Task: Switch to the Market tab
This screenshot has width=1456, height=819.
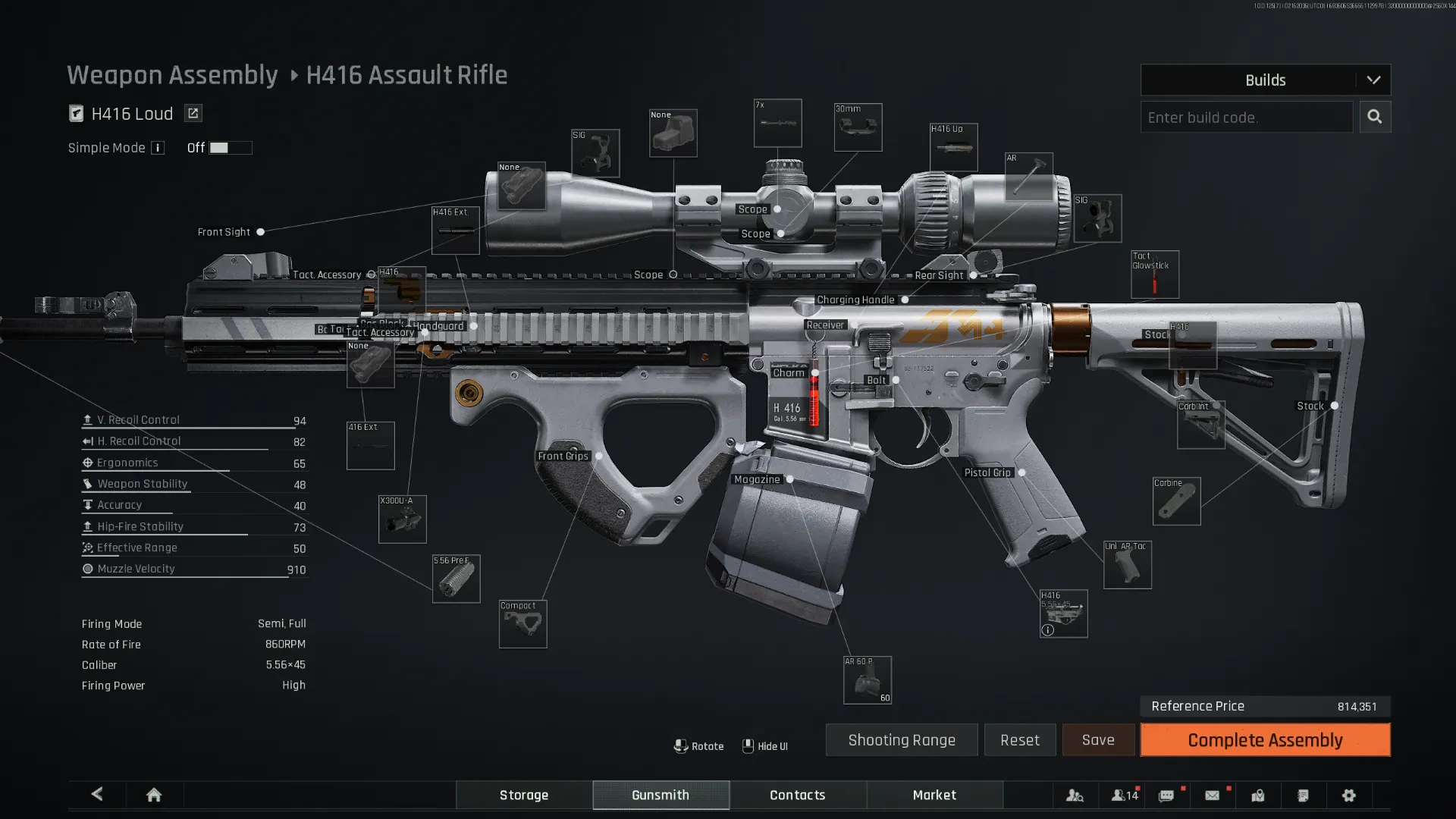Action: [x=934, y=795]
